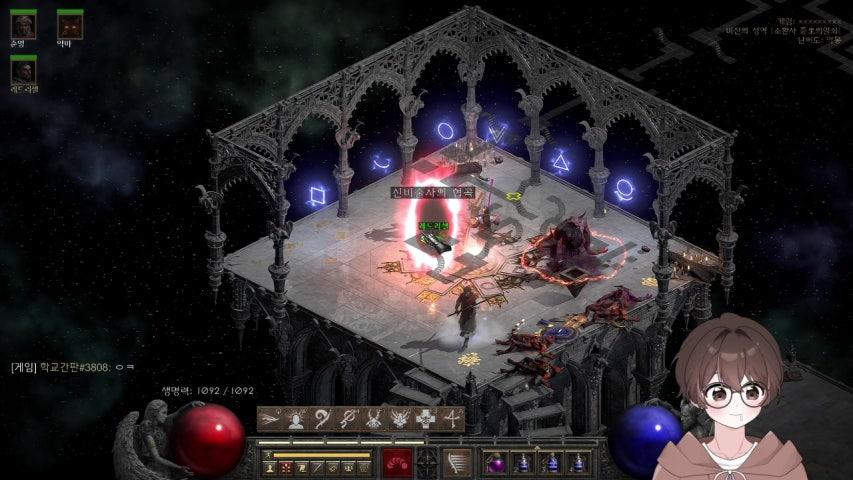Image resolution: width=853 pixels, height=480 pixels.
Task: Pick the hooked staff skill icon
Action: (322, 419)
